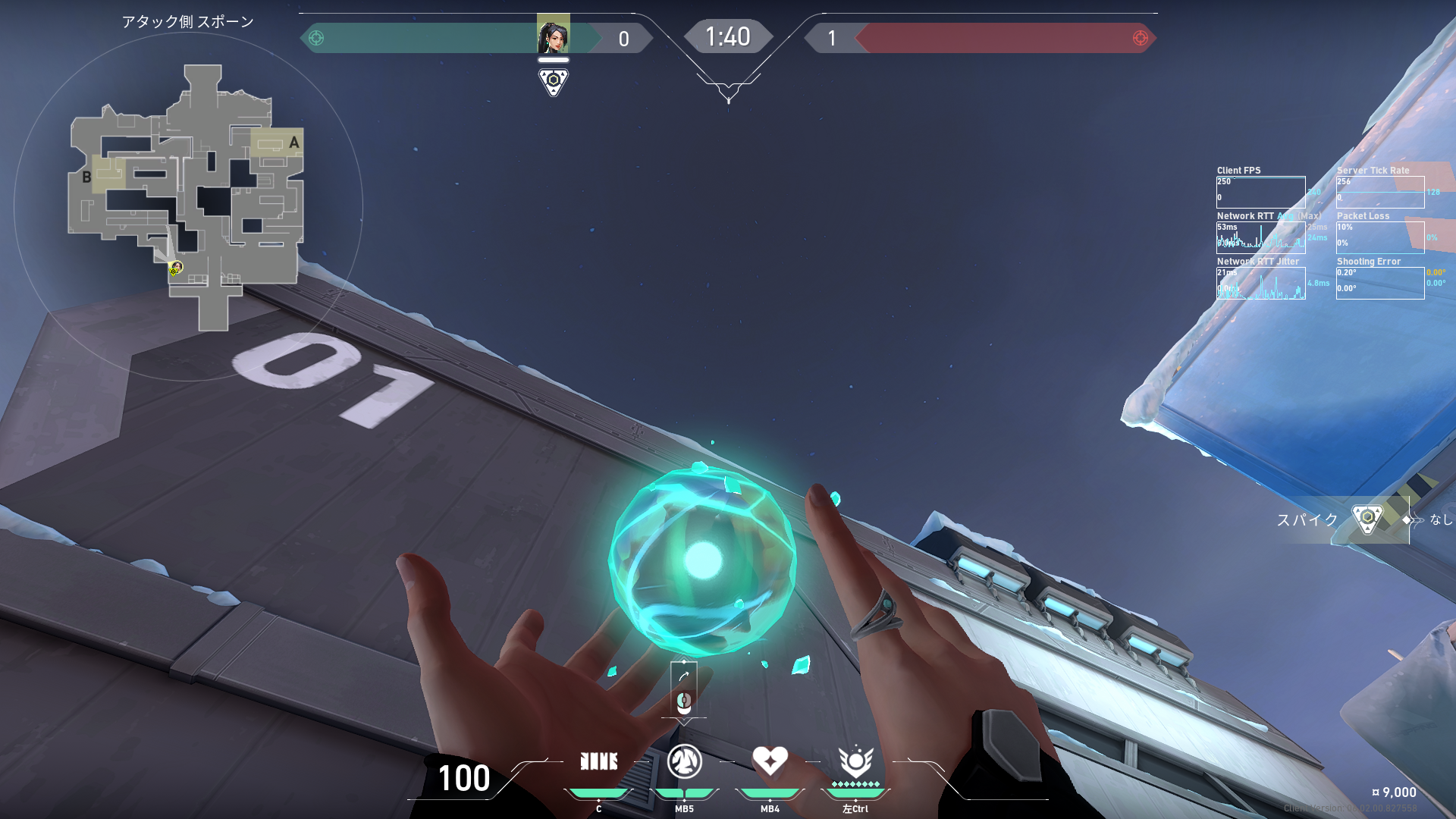
Task: Click the Shooting Error graph
Action: pyautogui.click(x=1379, y=283)
